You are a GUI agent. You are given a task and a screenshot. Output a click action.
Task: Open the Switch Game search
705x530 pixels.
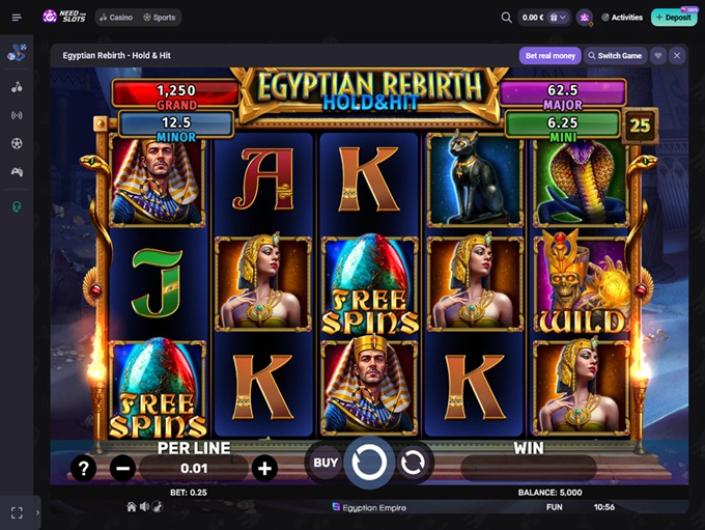pyautogui.click(x=615, y=55)
